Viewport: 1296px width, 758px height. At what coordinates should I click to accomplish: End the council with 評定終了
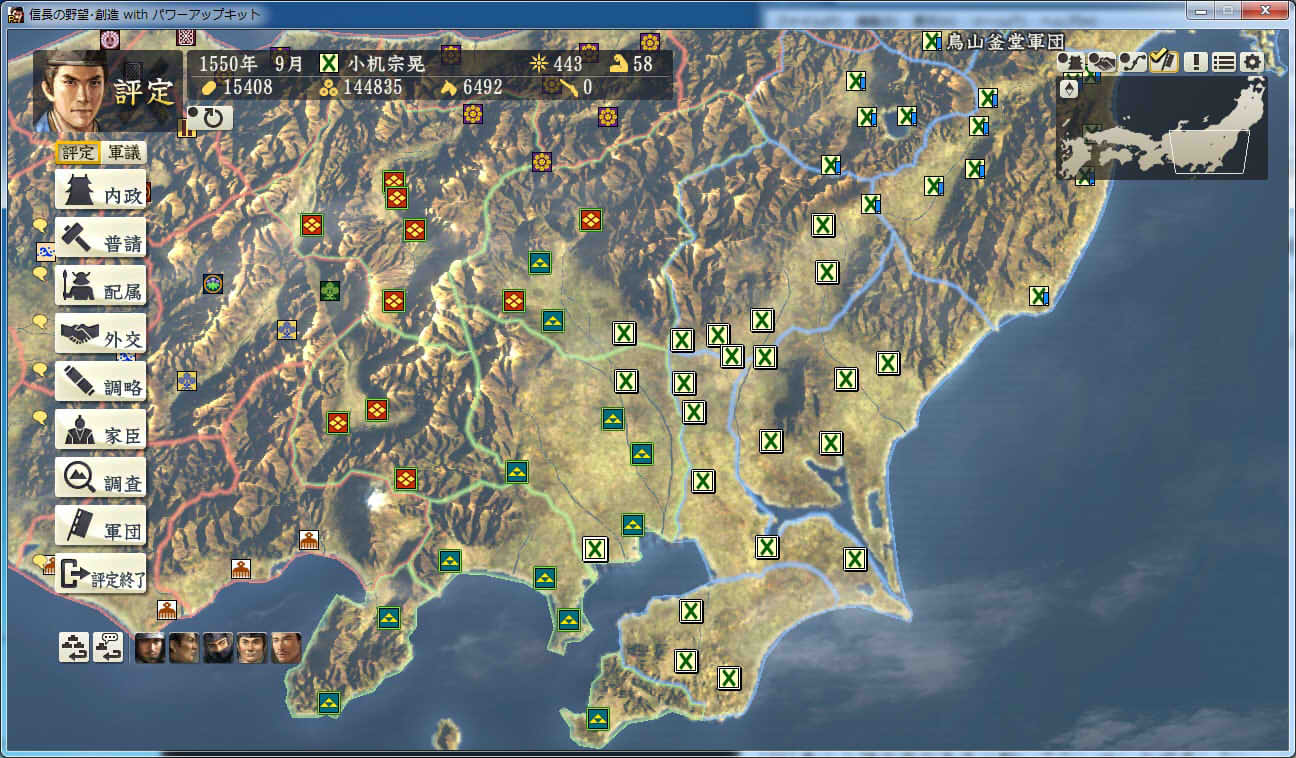(x=100, y=575)
